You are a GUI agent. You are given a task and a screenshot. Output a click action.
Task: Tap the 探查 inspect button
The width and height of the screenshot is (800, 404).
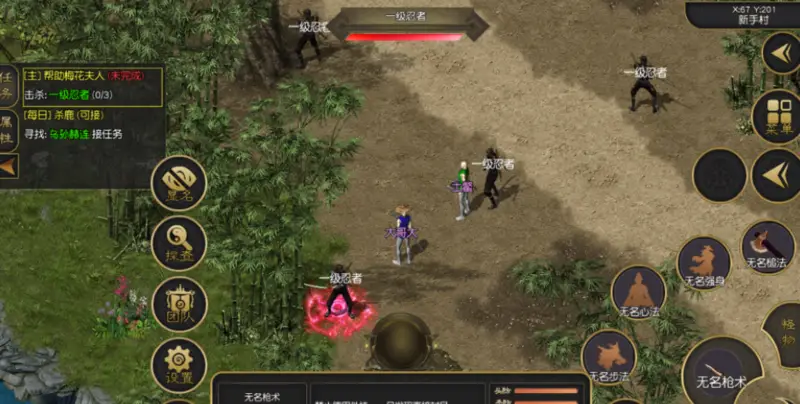[179, 243]
